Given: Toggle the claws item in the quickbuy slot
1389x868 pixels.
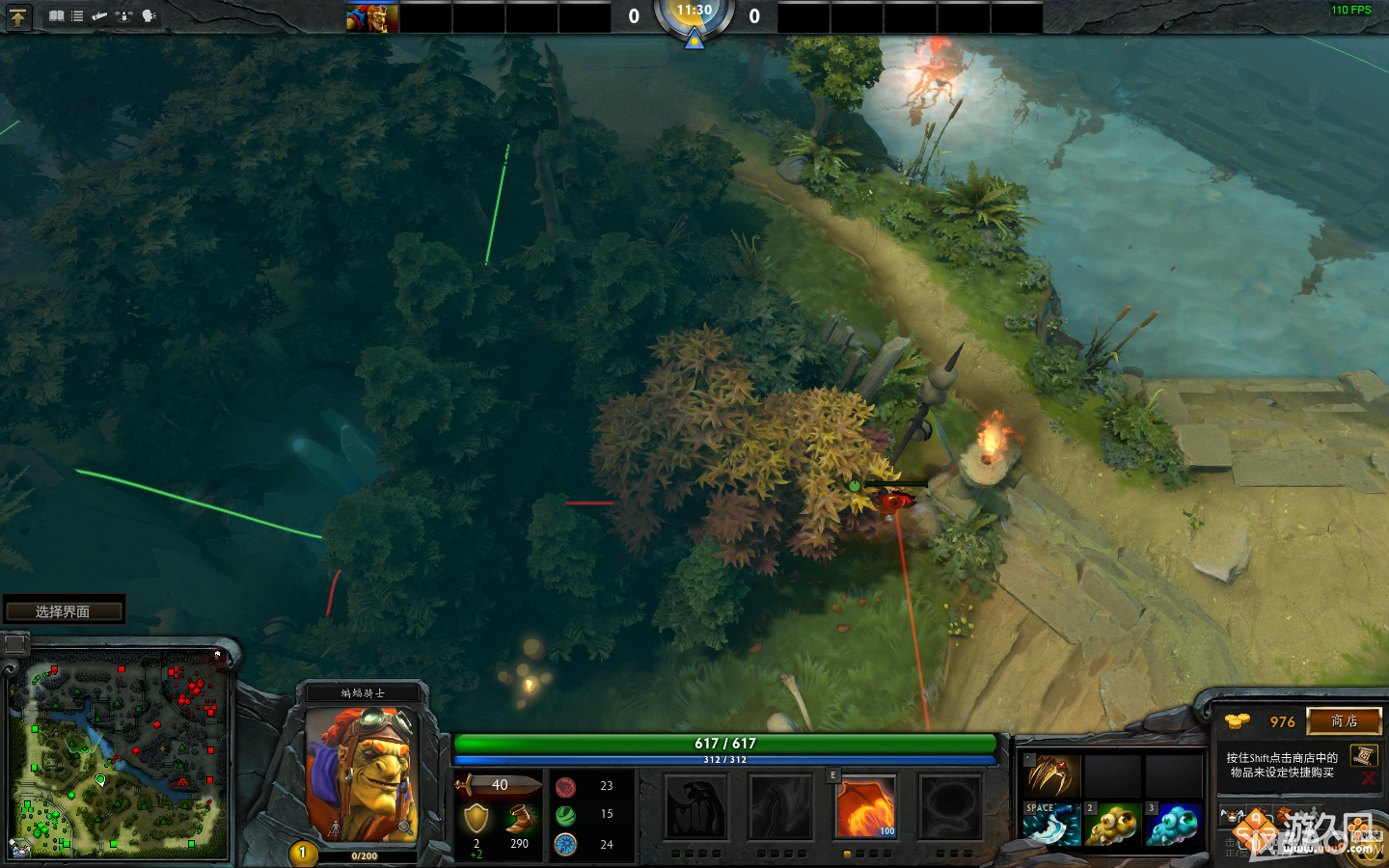Looking at the screenshot, I should [1053, 774].
